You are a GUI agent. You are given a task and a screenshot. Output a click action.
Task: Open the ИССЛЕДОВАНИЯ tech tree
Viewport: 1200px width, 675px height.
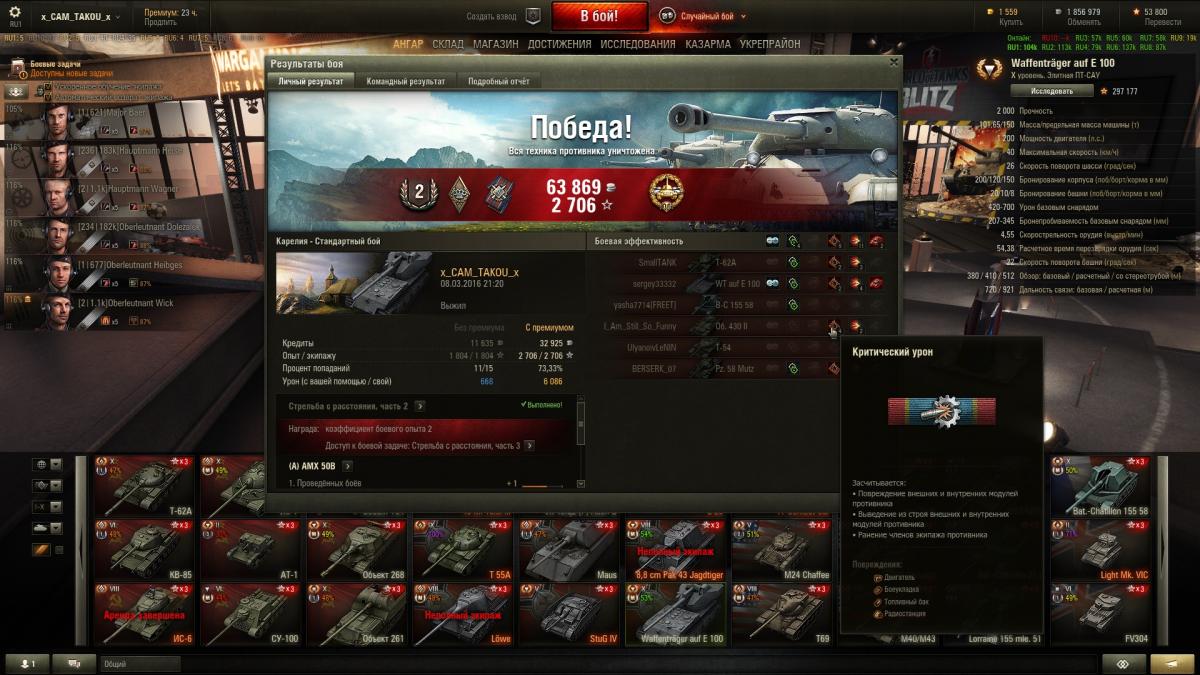point(639,44)
